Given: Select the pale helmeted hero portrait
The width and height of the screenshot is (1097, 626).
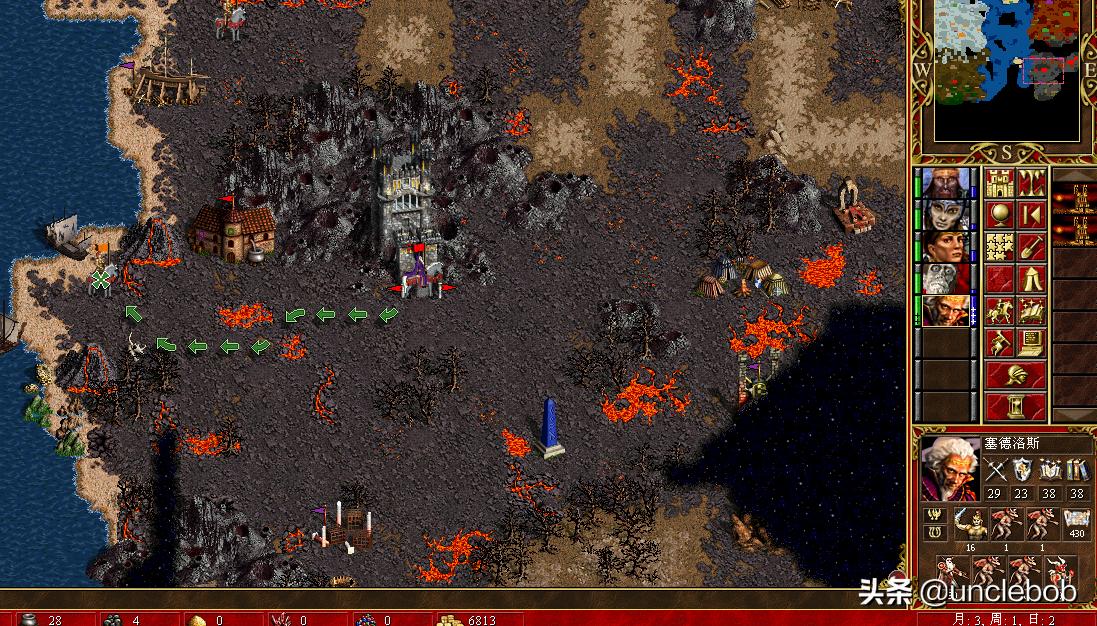Looking at the screenshot, I should point(943,214).
